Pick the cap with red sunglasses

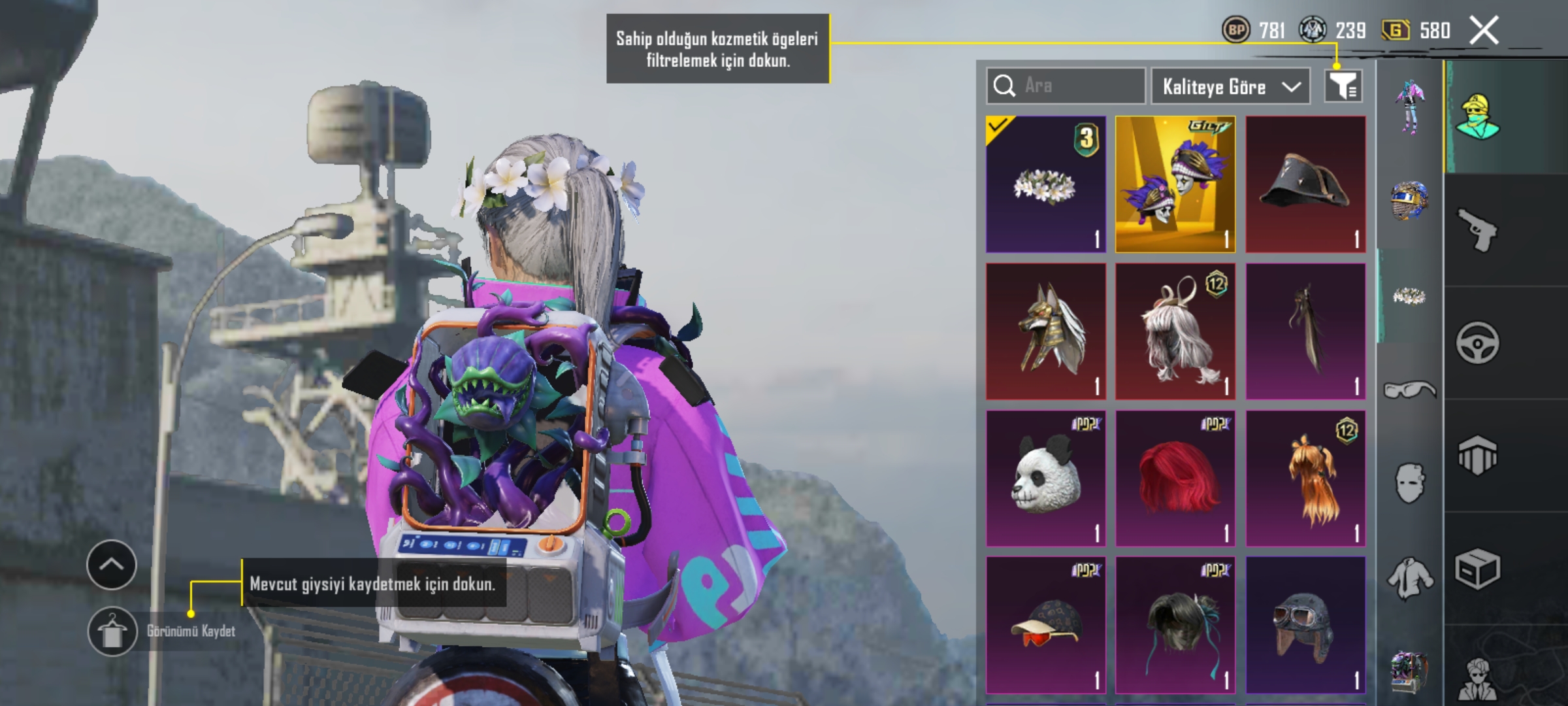coord(1045,625)
